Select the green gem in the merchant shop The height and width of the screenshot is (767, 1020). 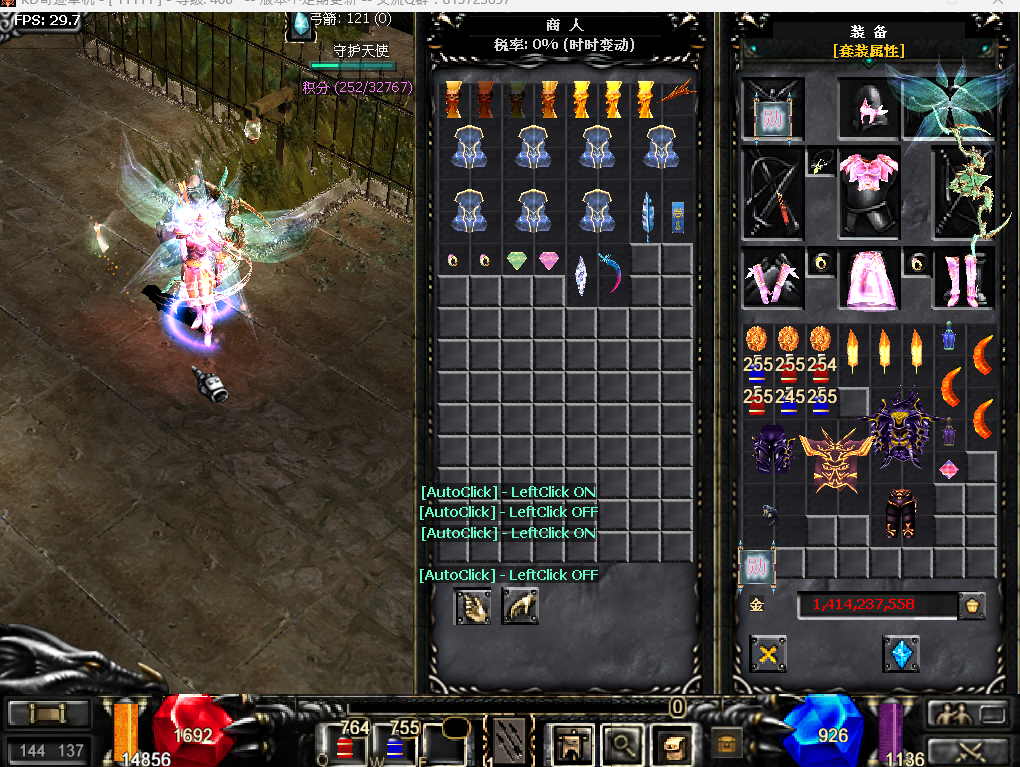pos(517,261)
